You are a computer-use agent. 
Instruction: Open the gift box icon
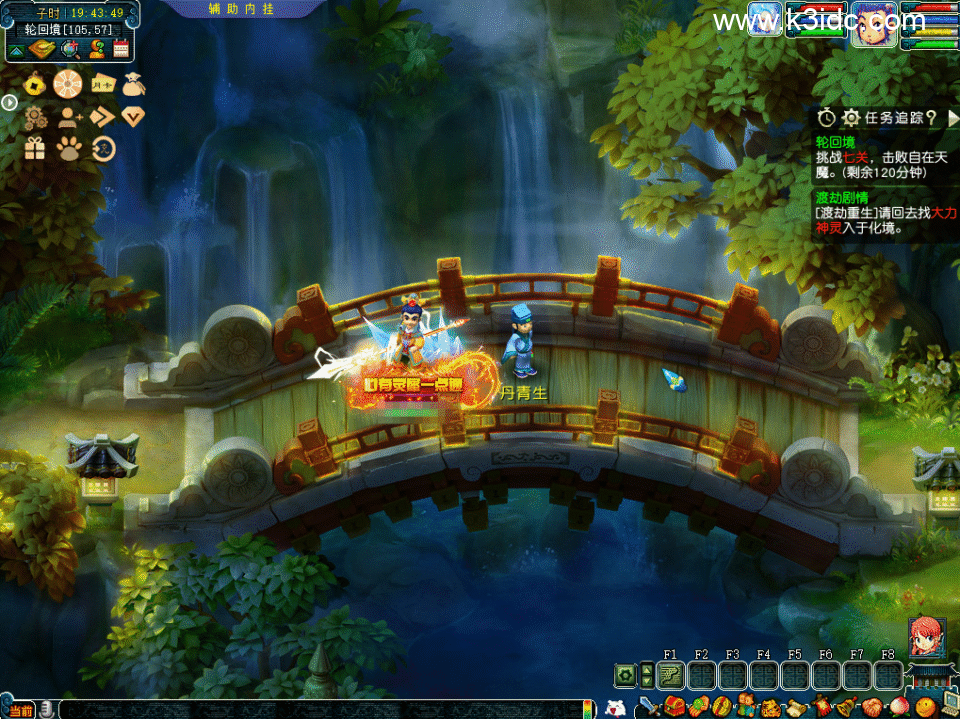(35, 149)
